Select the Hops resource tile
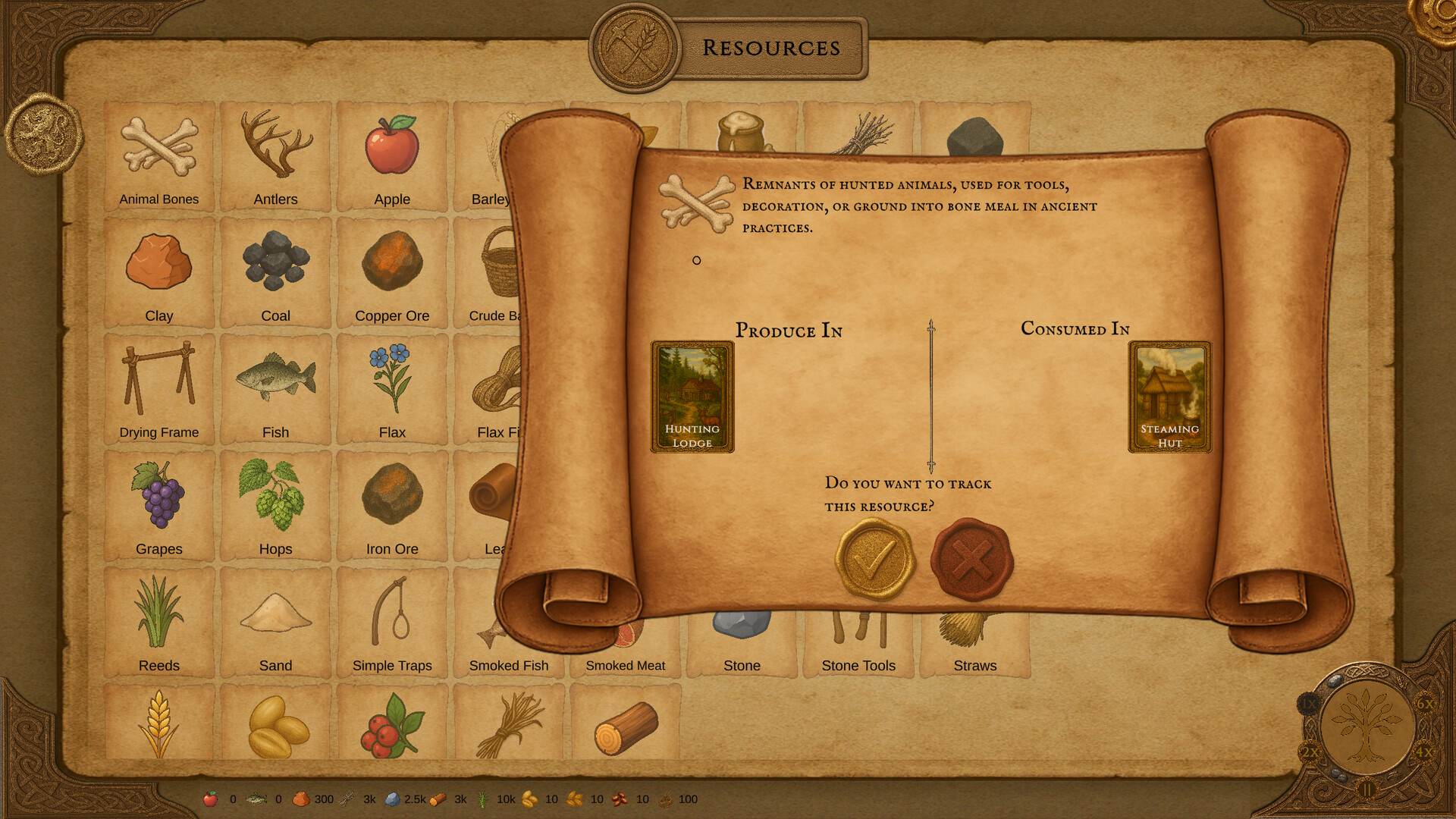This screenshot has width=1456, height=819. (276, 507)
